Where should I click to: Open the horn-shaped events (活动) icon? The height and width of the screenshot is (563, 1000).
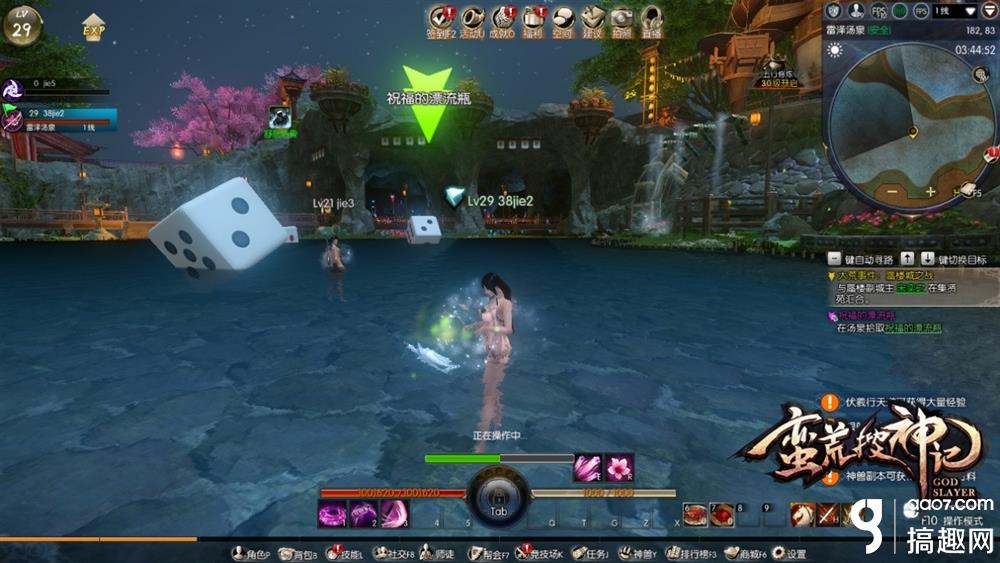click(472, 18)
